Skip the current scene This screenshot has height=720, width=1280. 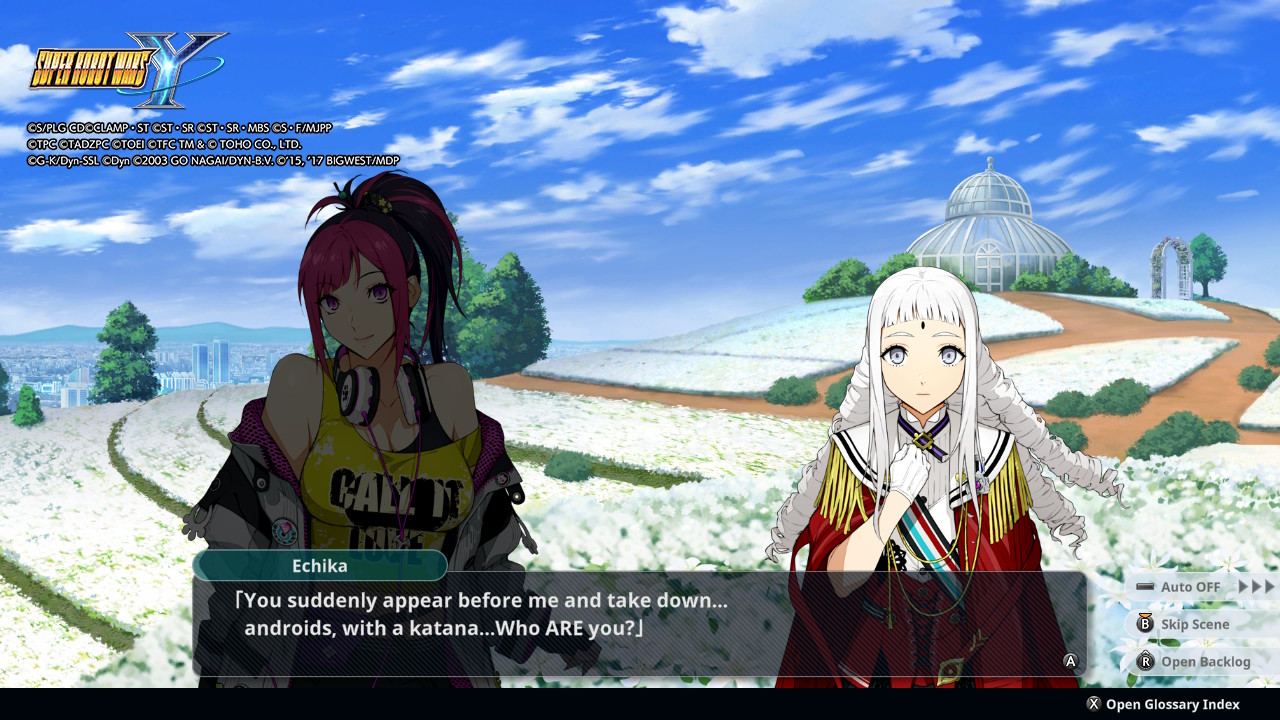click(x=1186, y=624)
